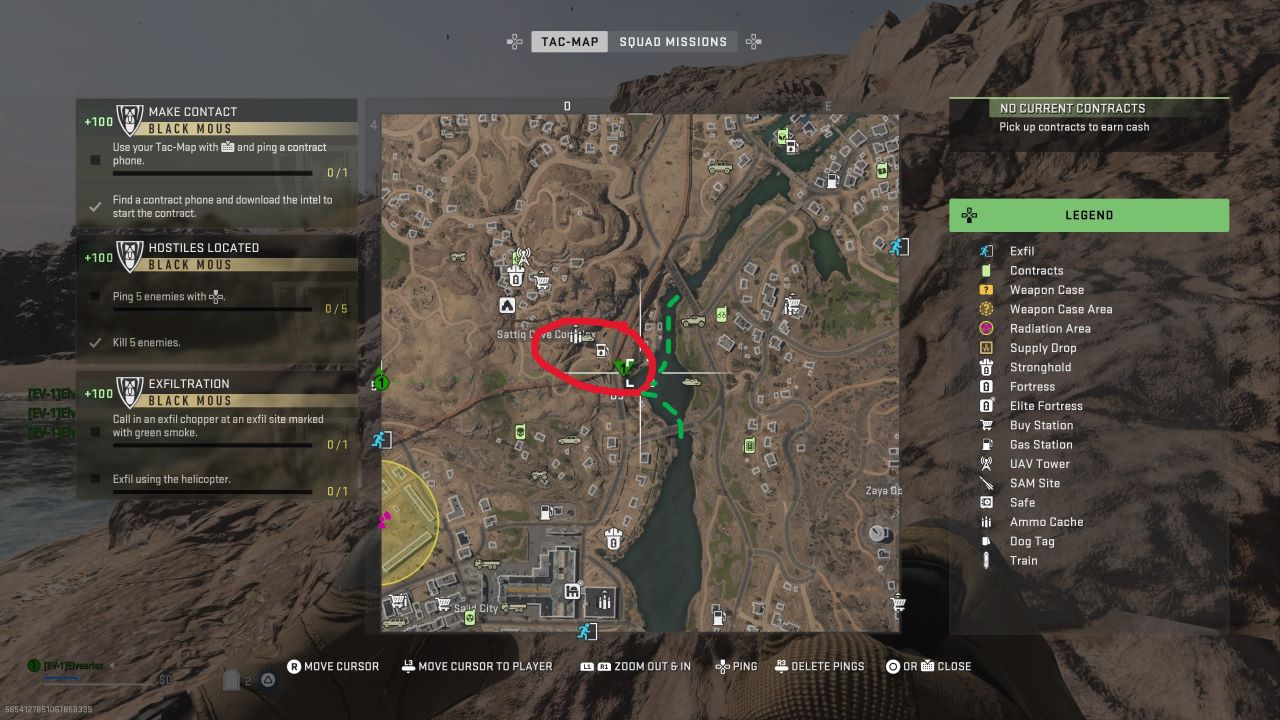Select the Buy Station icon in the Legend
Image resolution: width=1280 pixels, height=720 pixels.
coord(988,425)
